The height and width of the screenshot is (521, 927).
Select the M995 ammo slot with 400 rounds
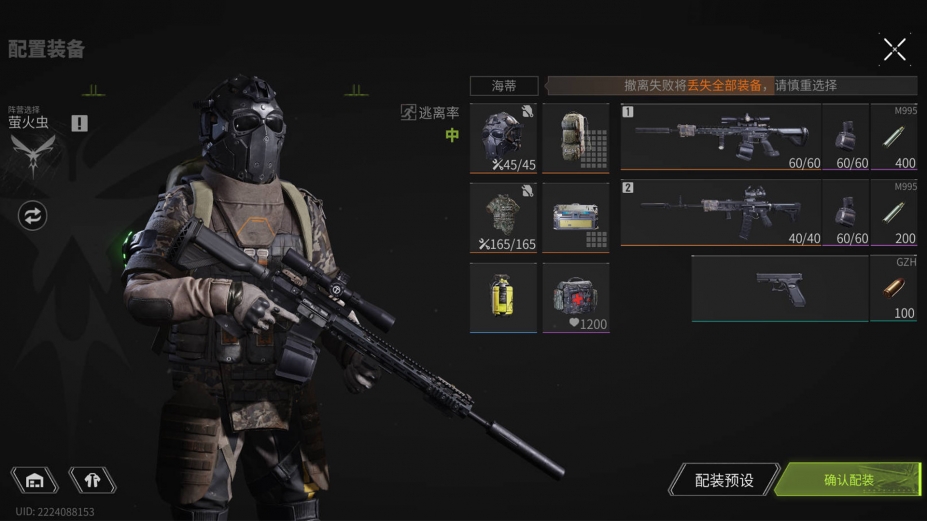click(894, 137)
